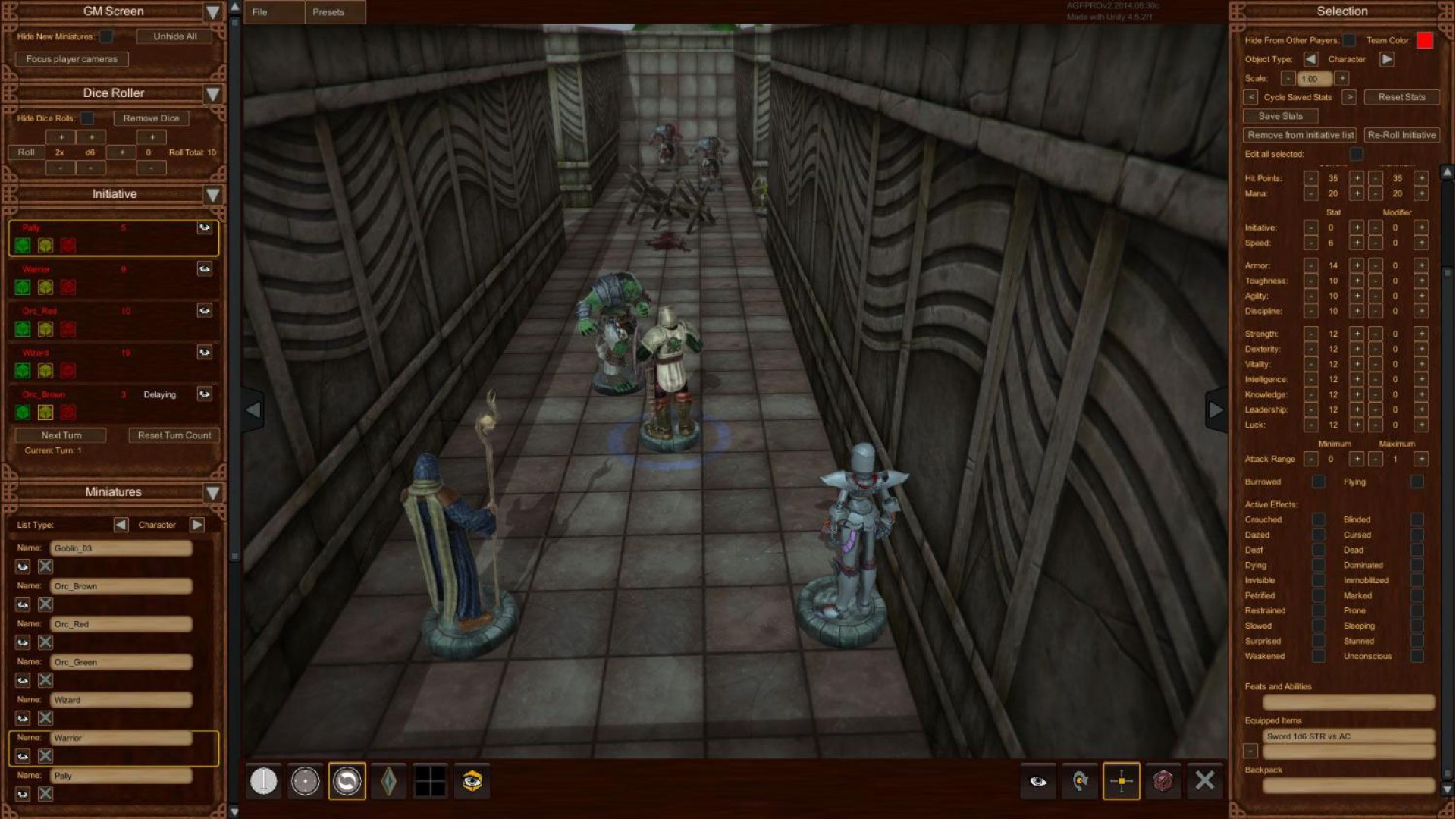
Task: Click Remove from initiative list
Action: pyautogui.click(x=1301, y=135)
